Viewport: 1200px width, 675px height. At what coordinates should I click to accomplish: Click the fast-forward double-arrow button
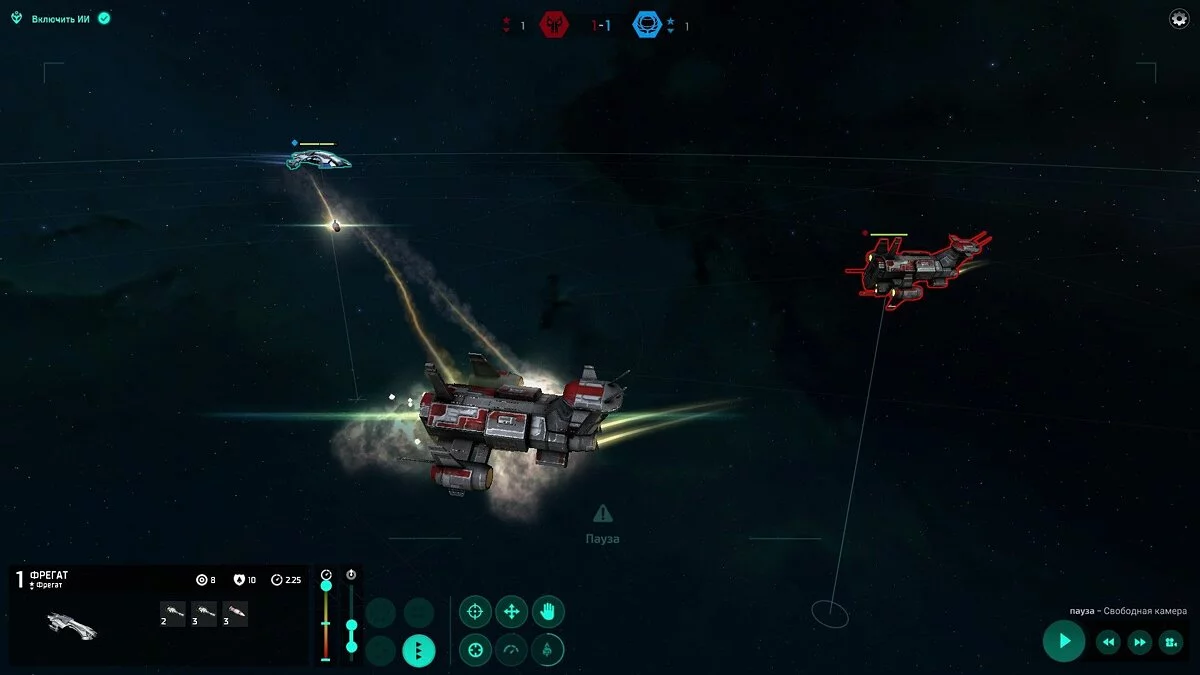(1140, 642)
